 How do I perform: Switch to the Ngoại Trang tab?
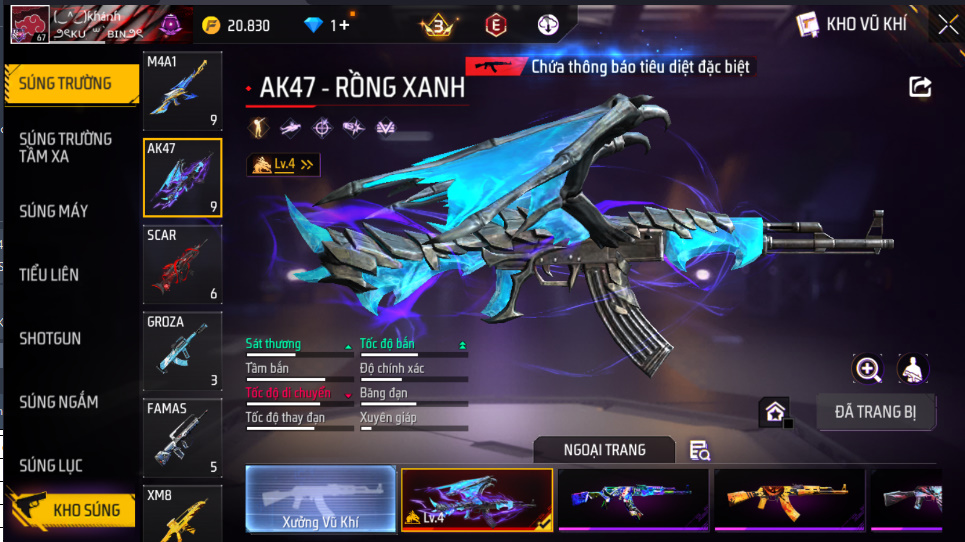603,450
